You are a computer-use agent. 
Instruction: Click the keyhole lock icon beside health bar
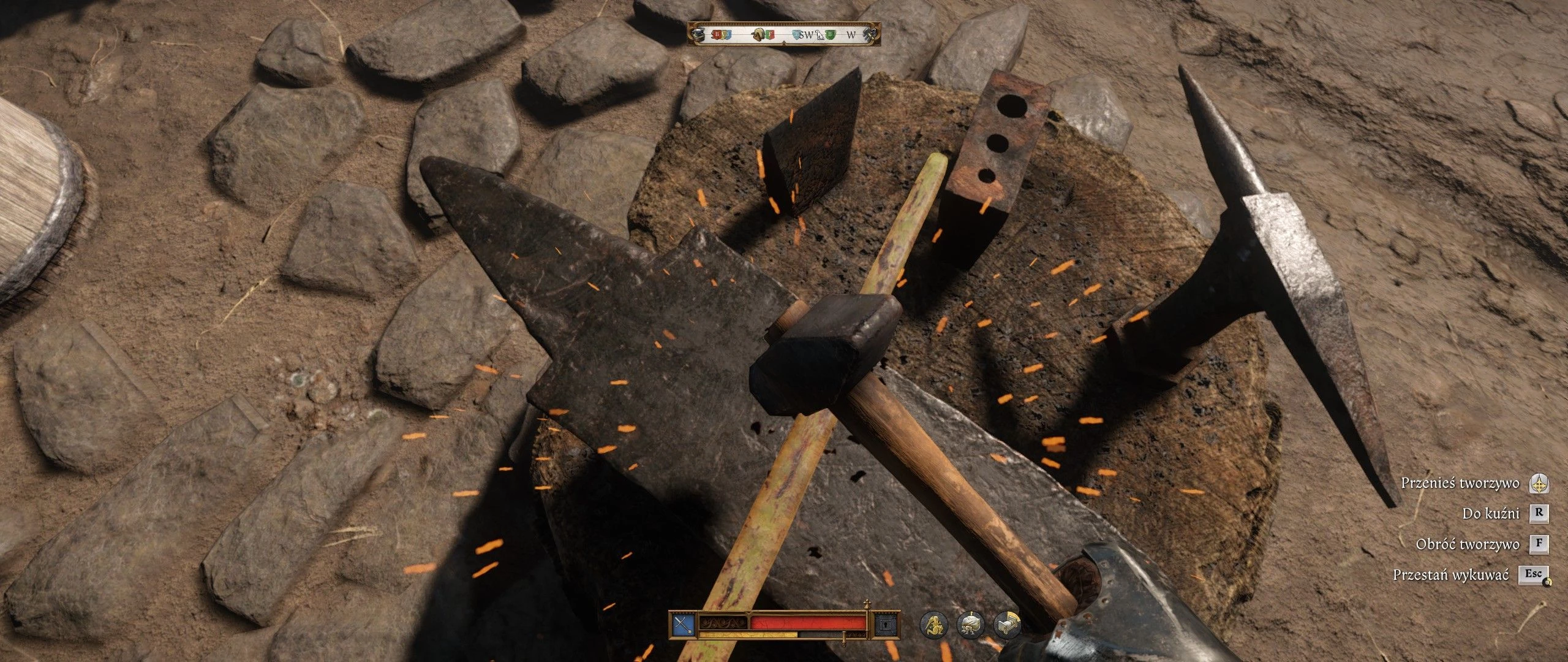(886, 625)
